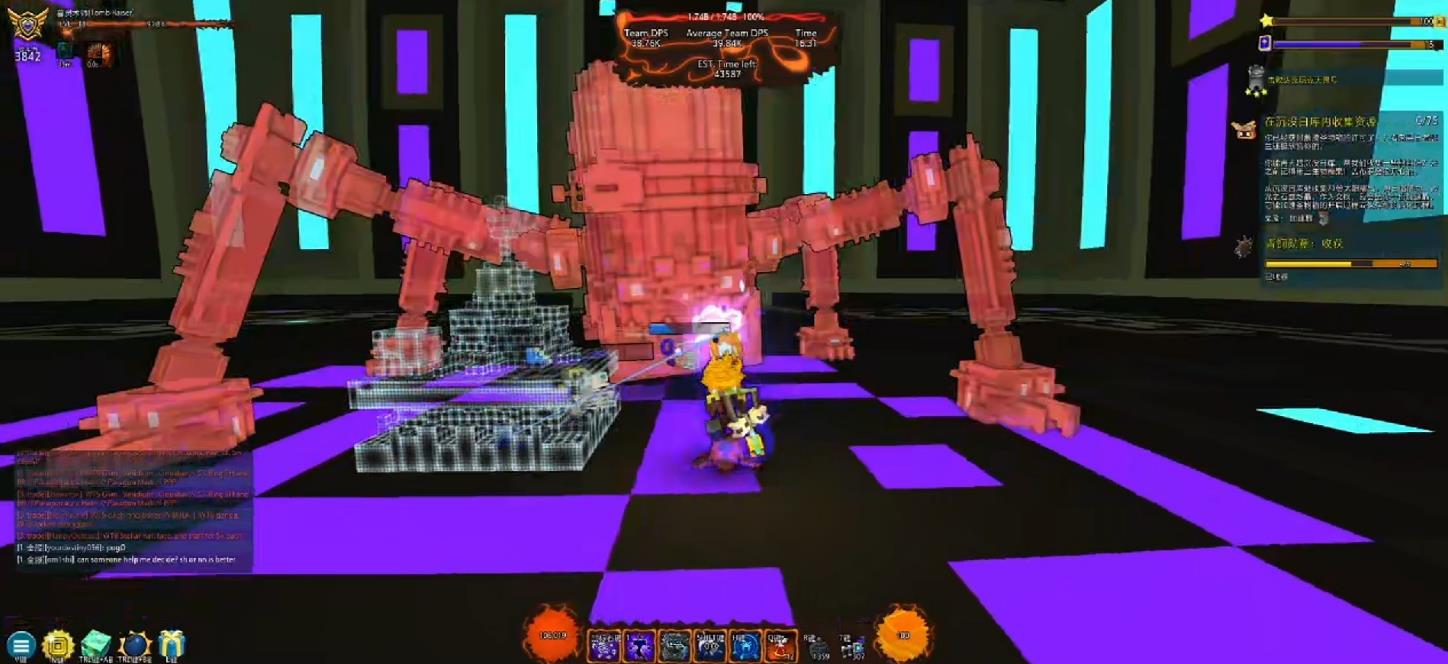Click the spiky creature objective icon
Viewport: 1448px width, 664px height.
1244,246
